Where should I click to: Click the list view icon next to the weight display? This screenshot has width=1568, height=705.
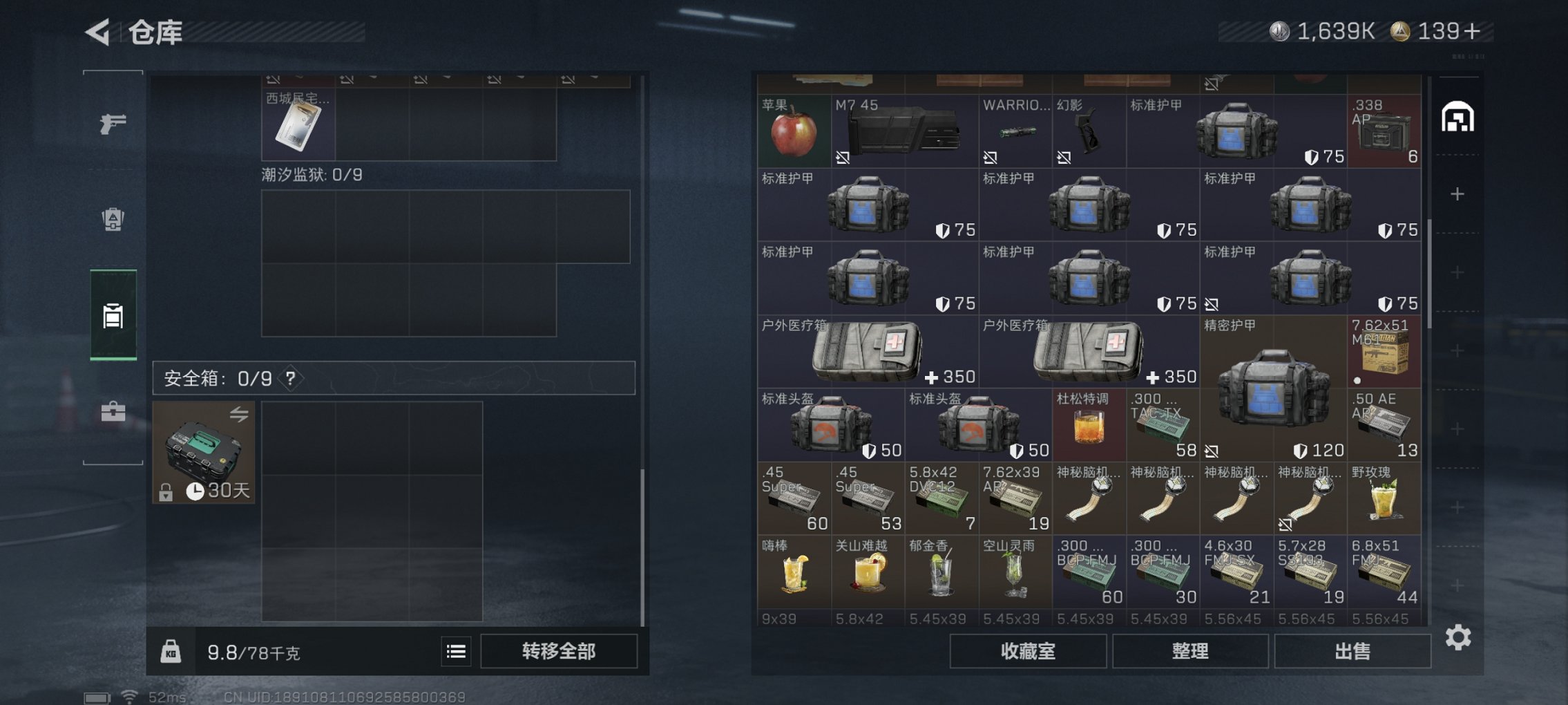tap(455, 651)
